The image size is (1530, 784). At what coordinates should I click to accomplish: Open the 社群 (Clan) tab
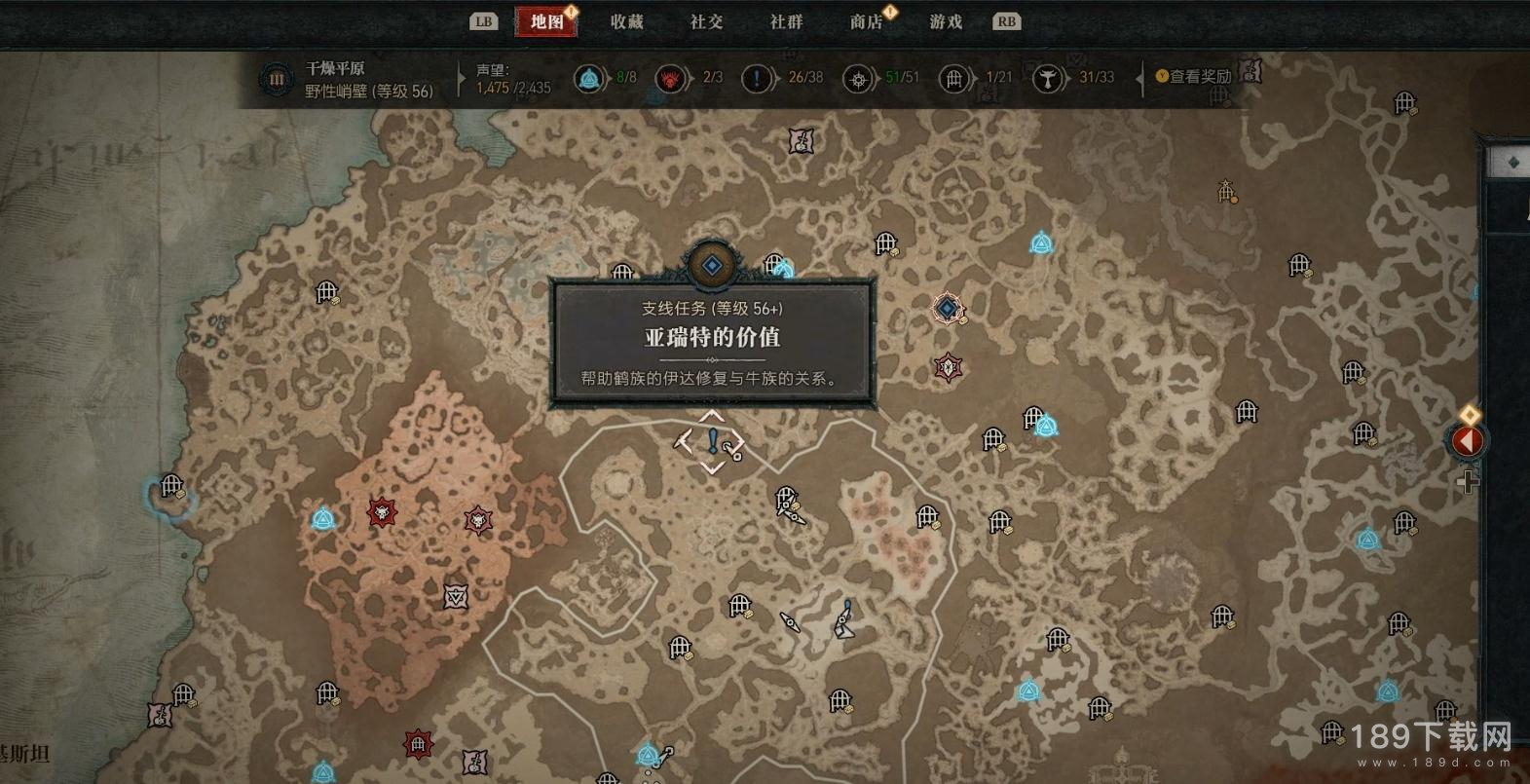[786, 21]
